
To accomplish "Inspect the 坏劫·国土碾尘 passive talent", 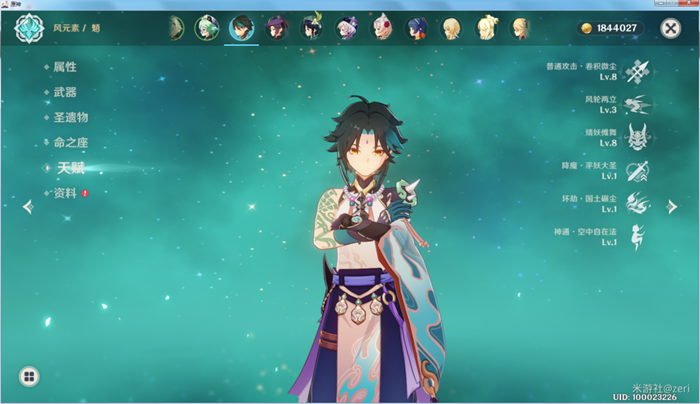I will point(637,203).
